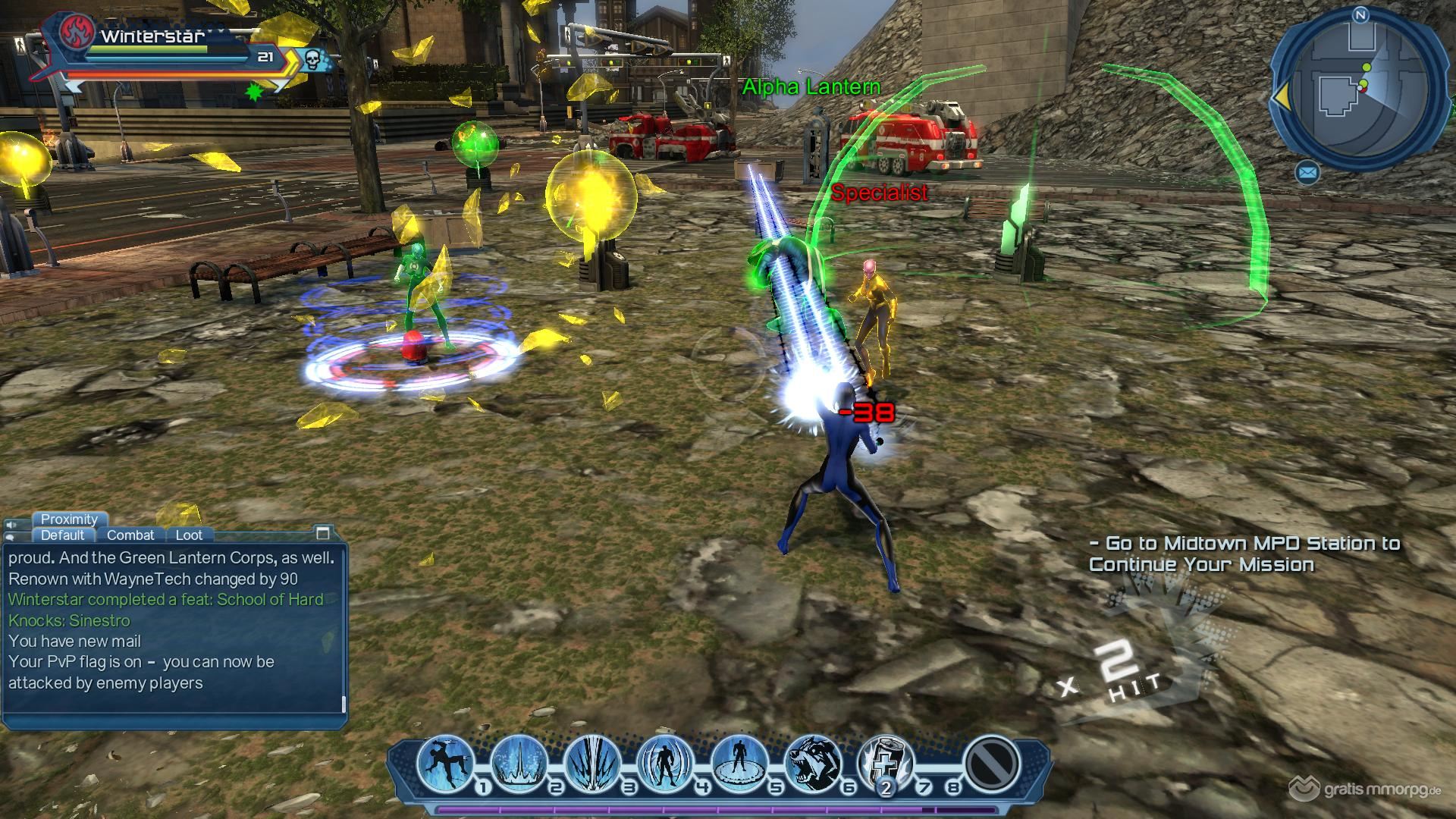Image resolution: width=1456 pixels, height=819 pixels.
Task: Maximize the chat window
Action: pos(323,532)
